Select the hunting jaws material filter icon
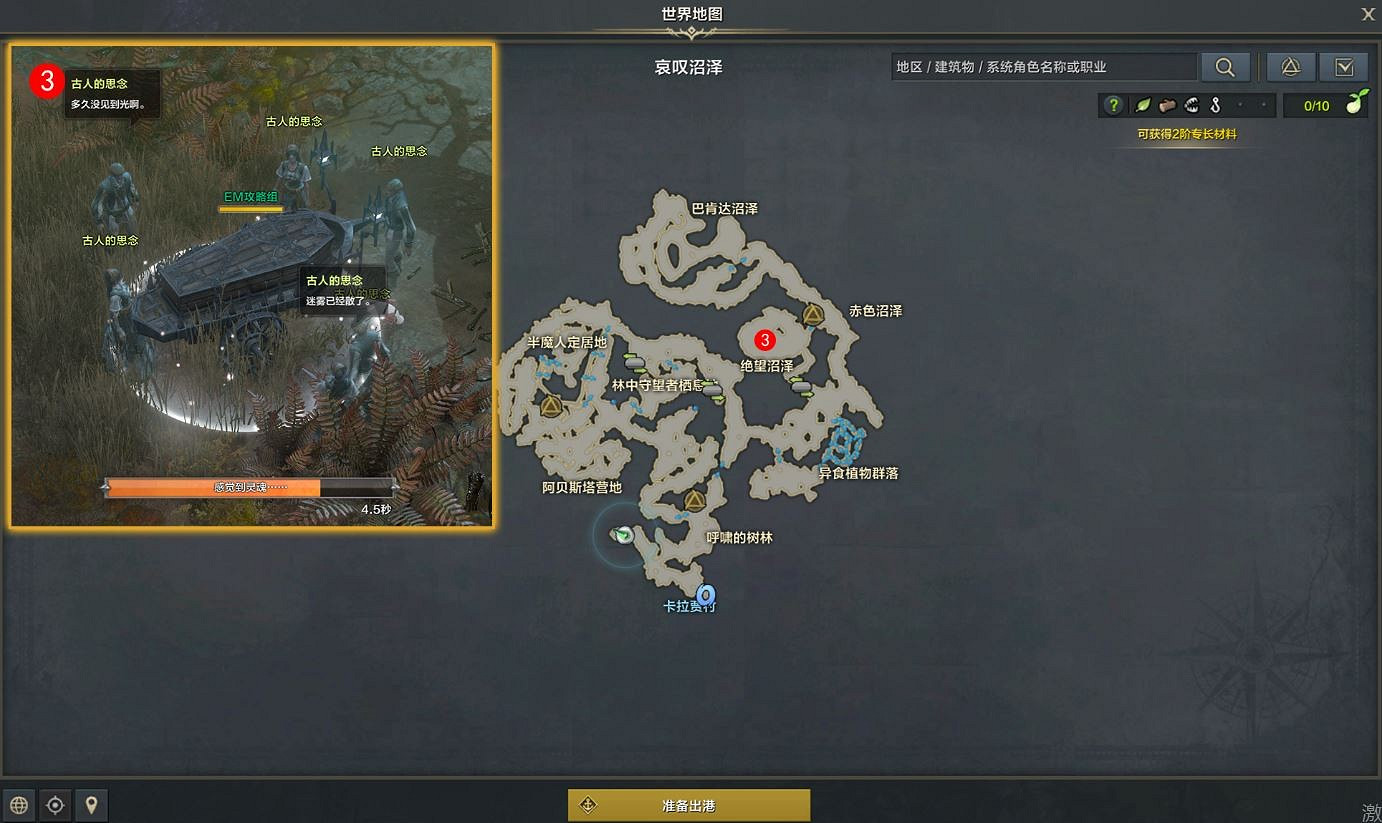The width and height of the screenshot is (1382, 823). (x=1191, y=105)
